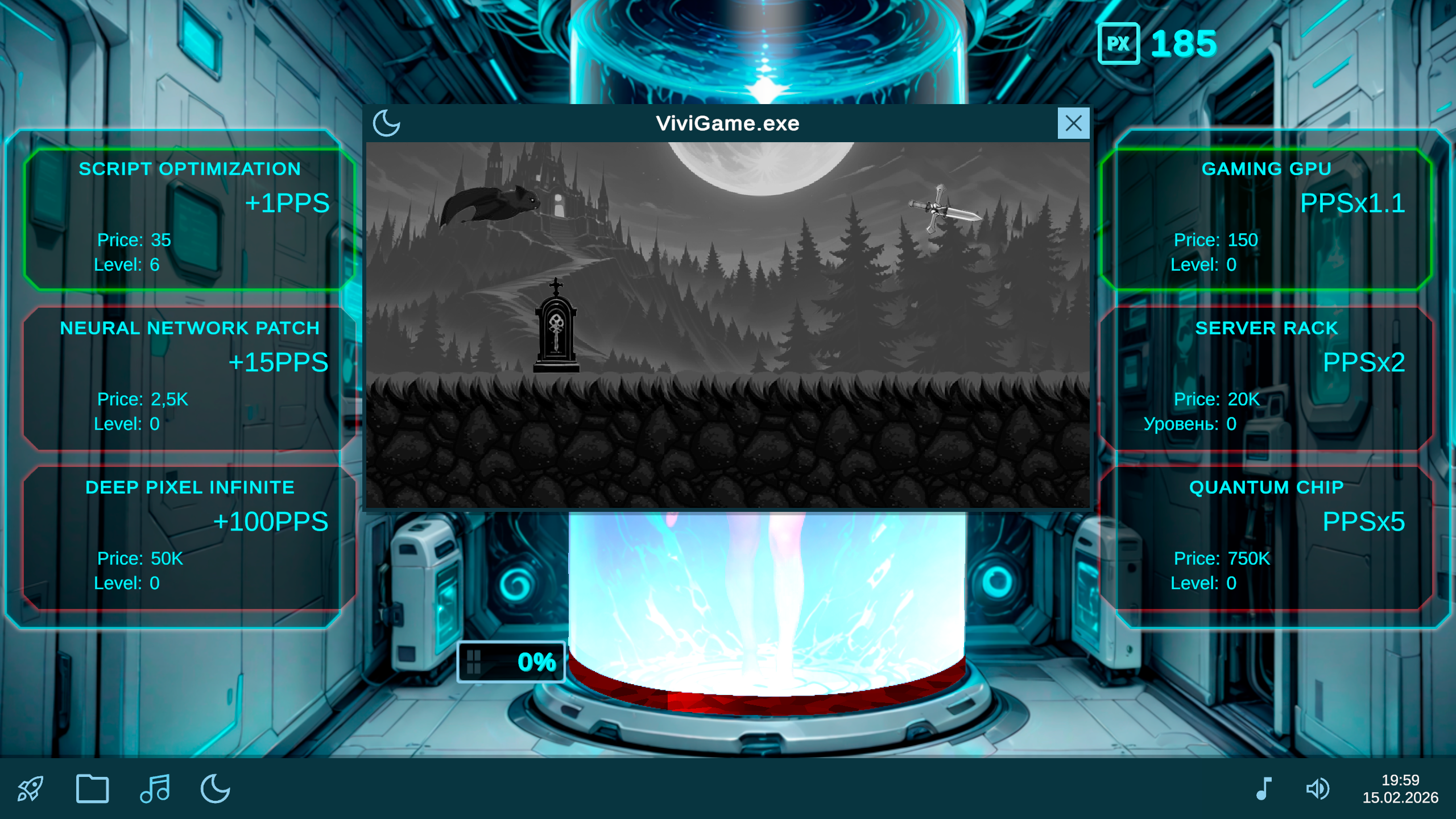Purchase the Gaming GPU upgrade
This screenshot has height=819, width=1456.
tap(1267, 215)
